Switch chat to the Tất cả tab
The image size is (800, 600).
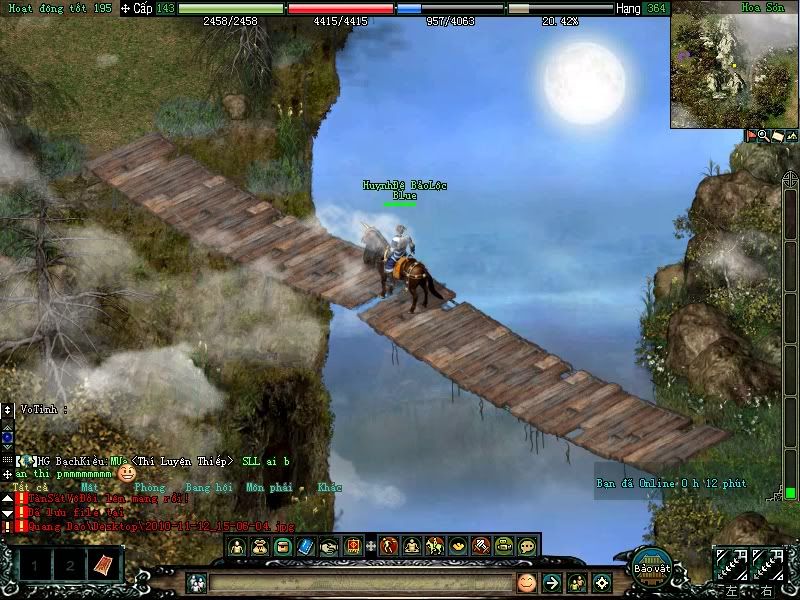click(36, 488)
